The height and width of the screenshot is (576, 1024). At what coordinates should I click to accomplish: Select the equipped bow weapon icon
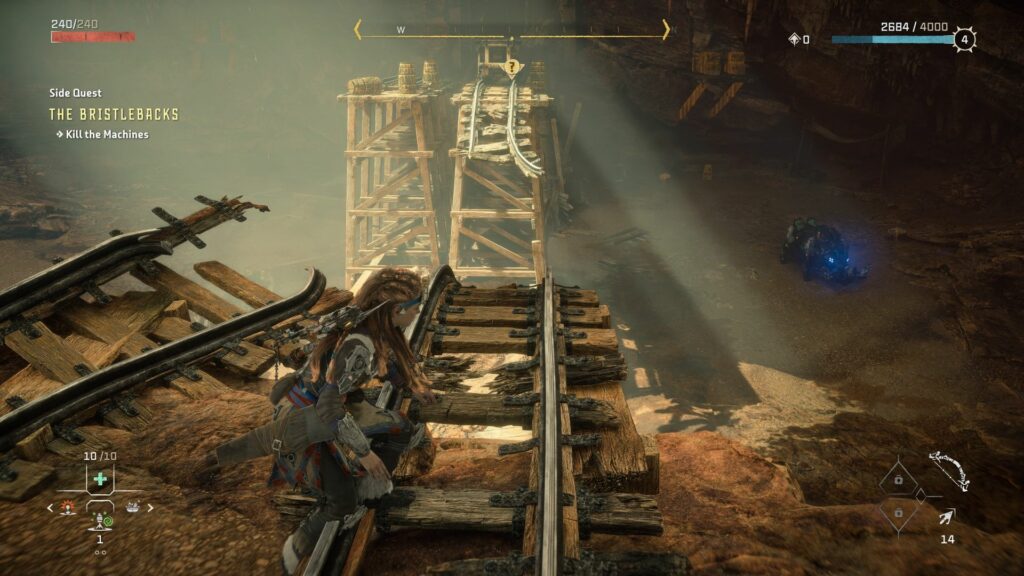[x=948, y=470]
